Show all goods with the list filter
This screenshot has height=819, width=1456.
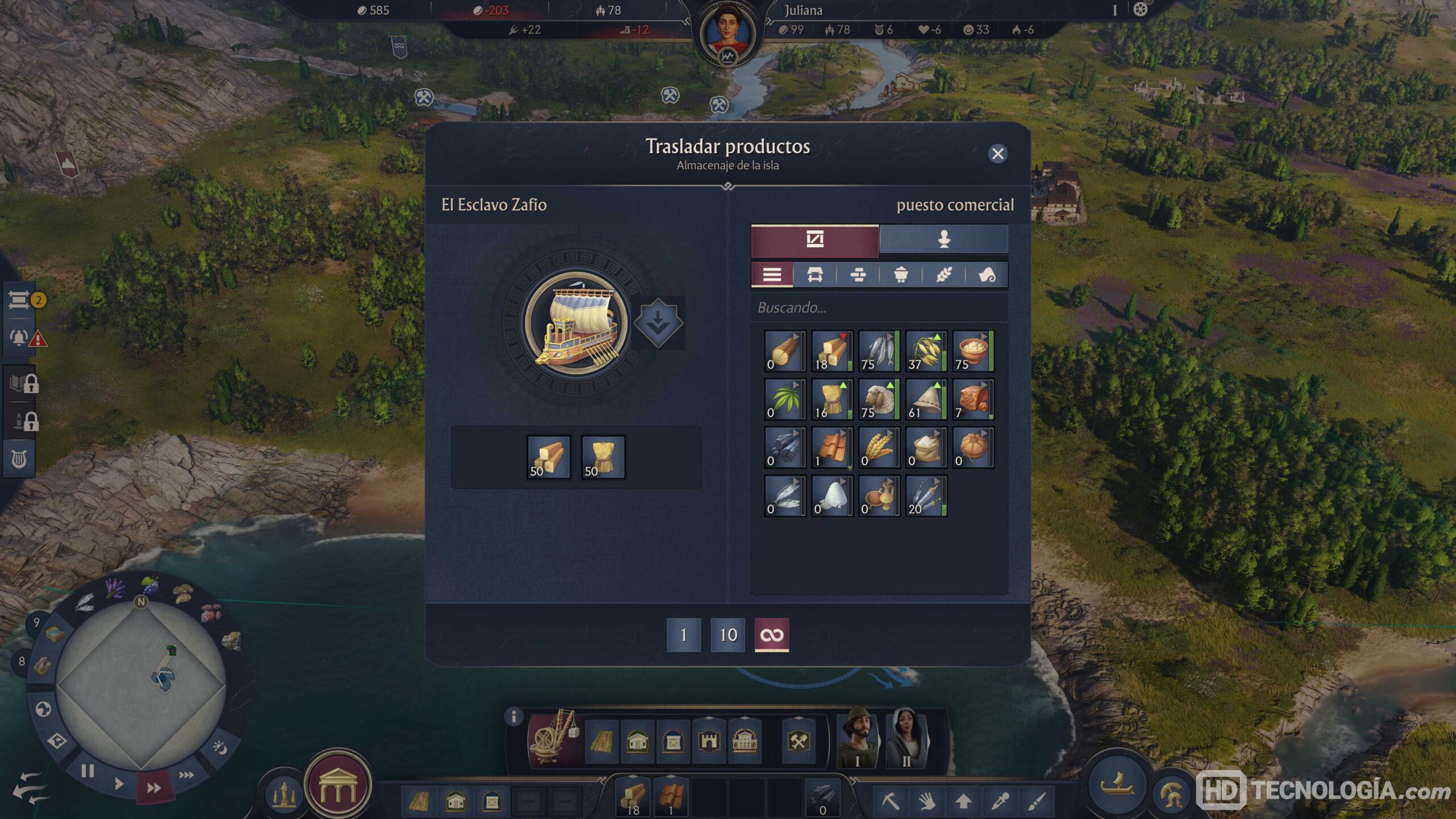pos(772,275)
